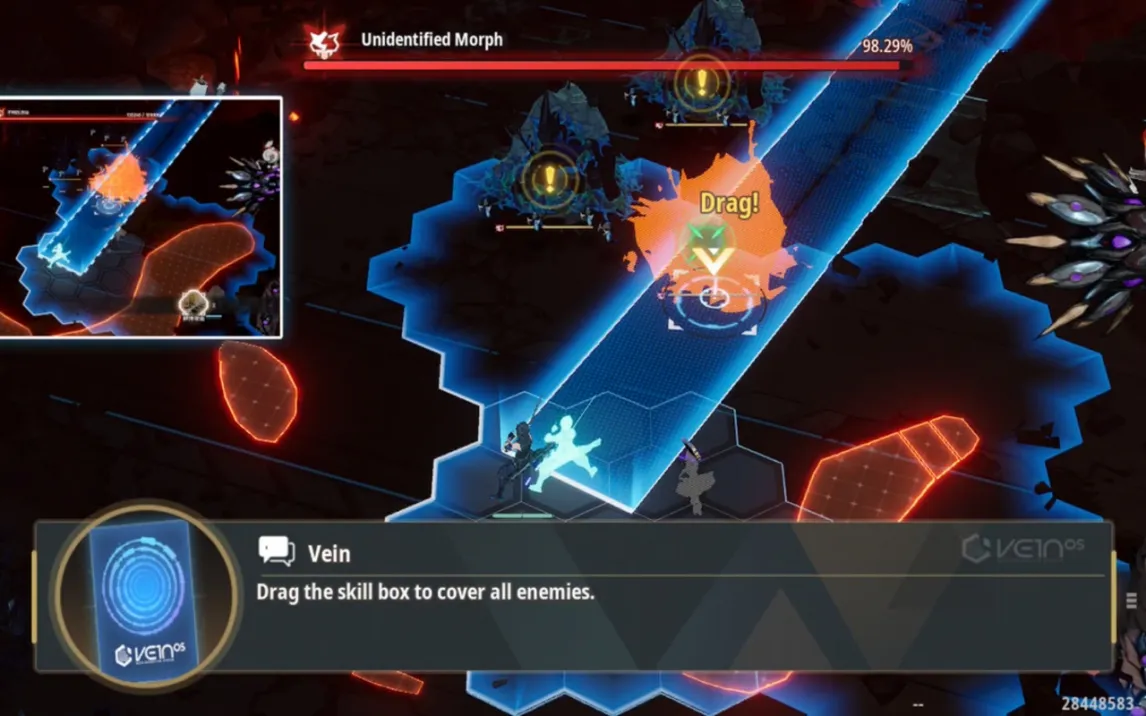1146x716 pixels.
Task: Open the three-line menu beside the dialogue
Action: coord(1132,600)
